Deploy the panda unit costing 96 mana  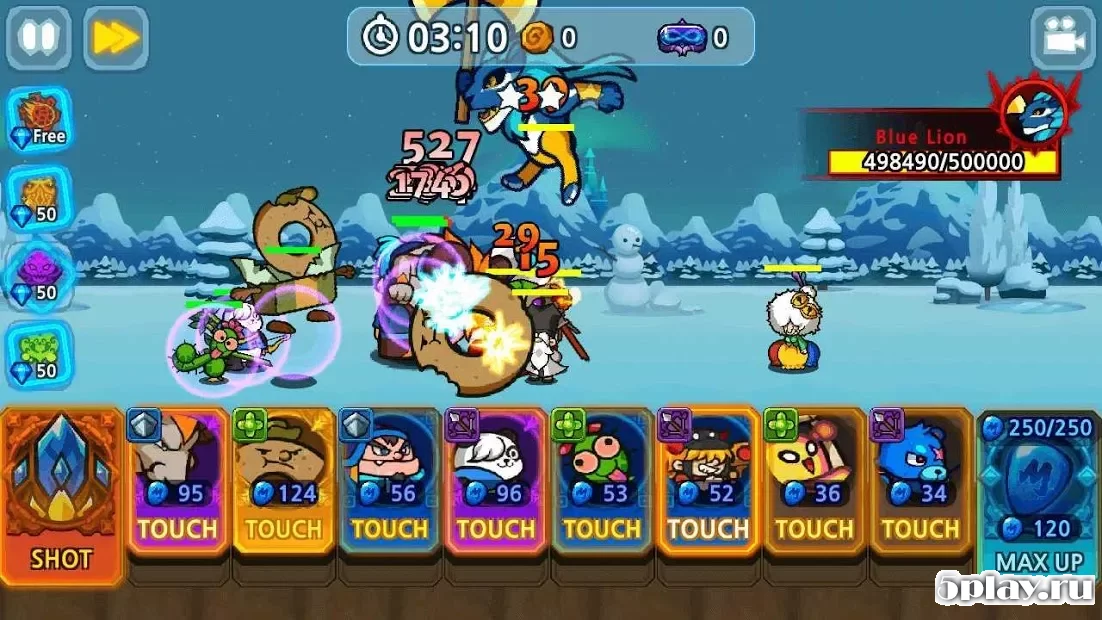pos(495,481)
